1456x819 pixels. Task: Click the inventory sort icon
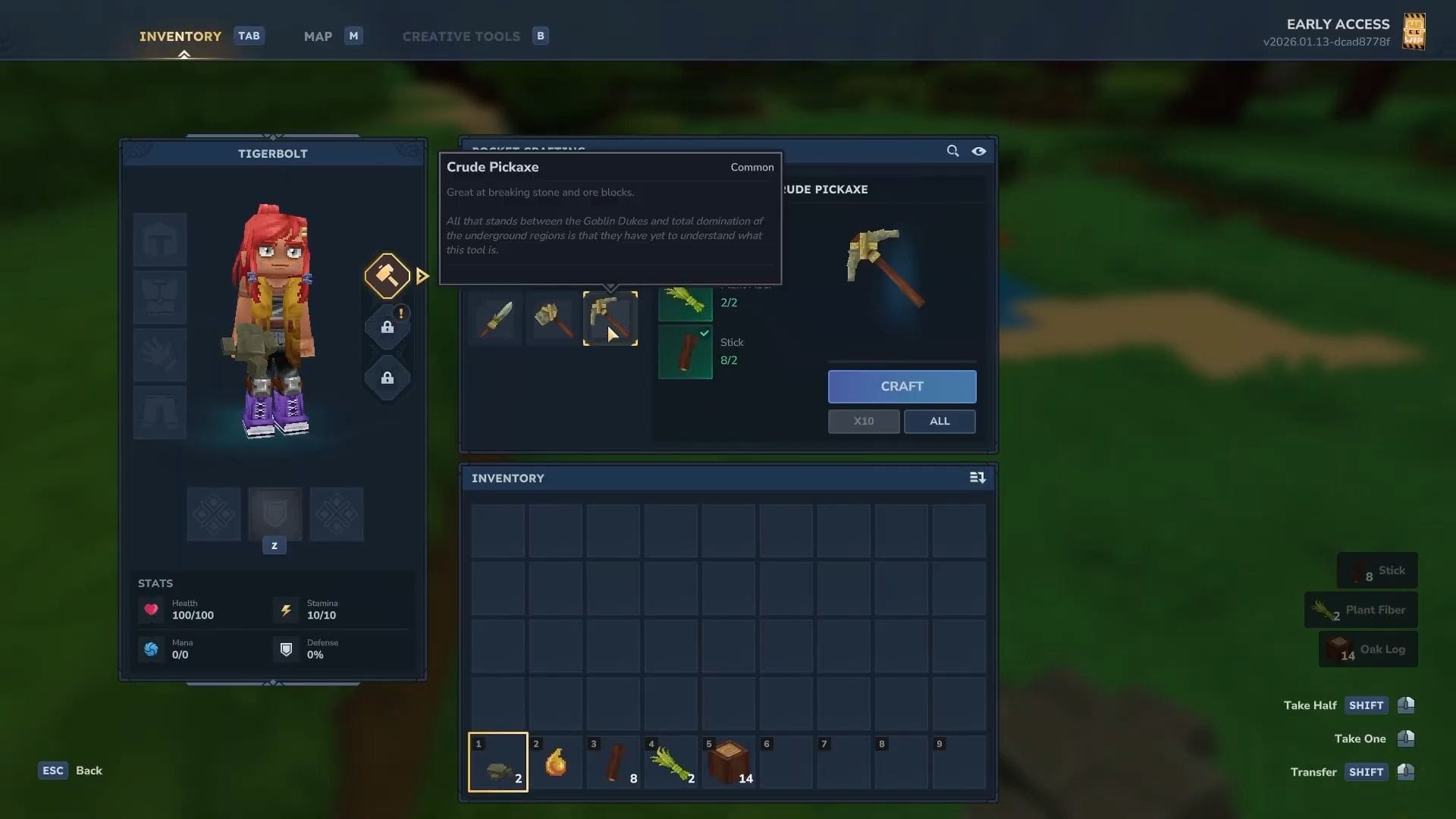pyautogui.click(x=978, y=478)
